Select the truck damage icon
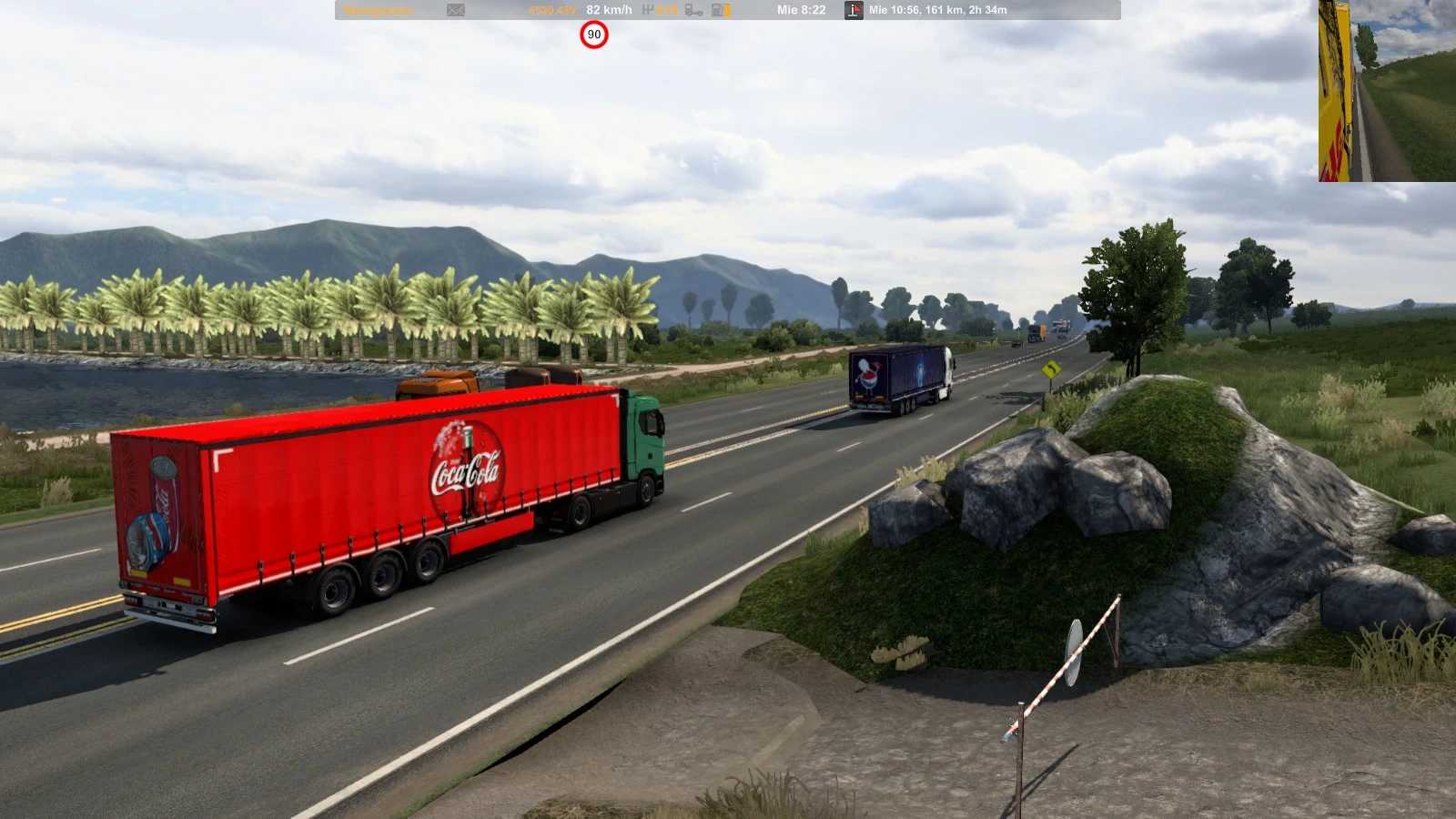This screenshot has width=1456, height=819. click(693, 10)
